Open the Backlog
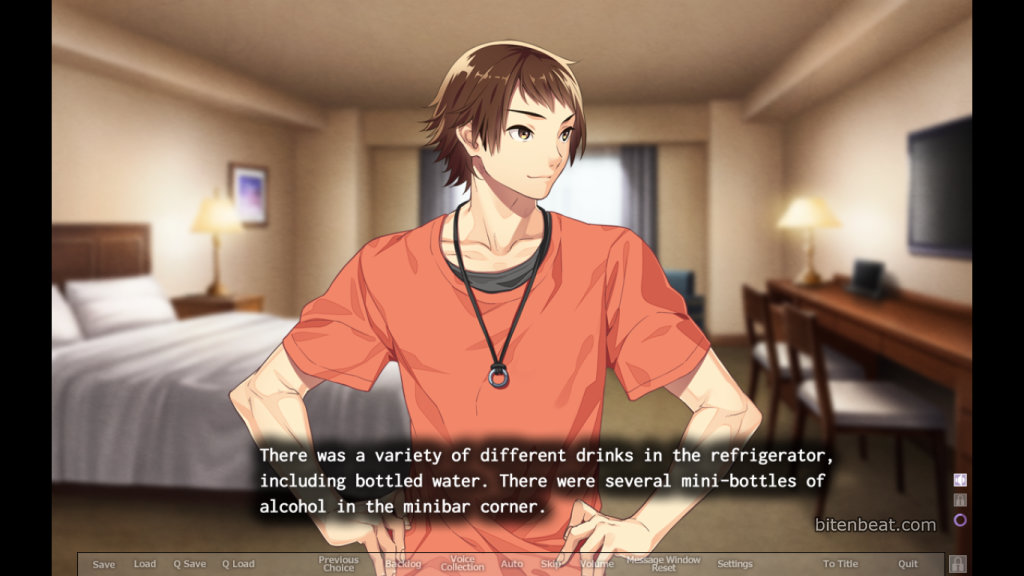1024x576 pixels. (x=403, y=564)
